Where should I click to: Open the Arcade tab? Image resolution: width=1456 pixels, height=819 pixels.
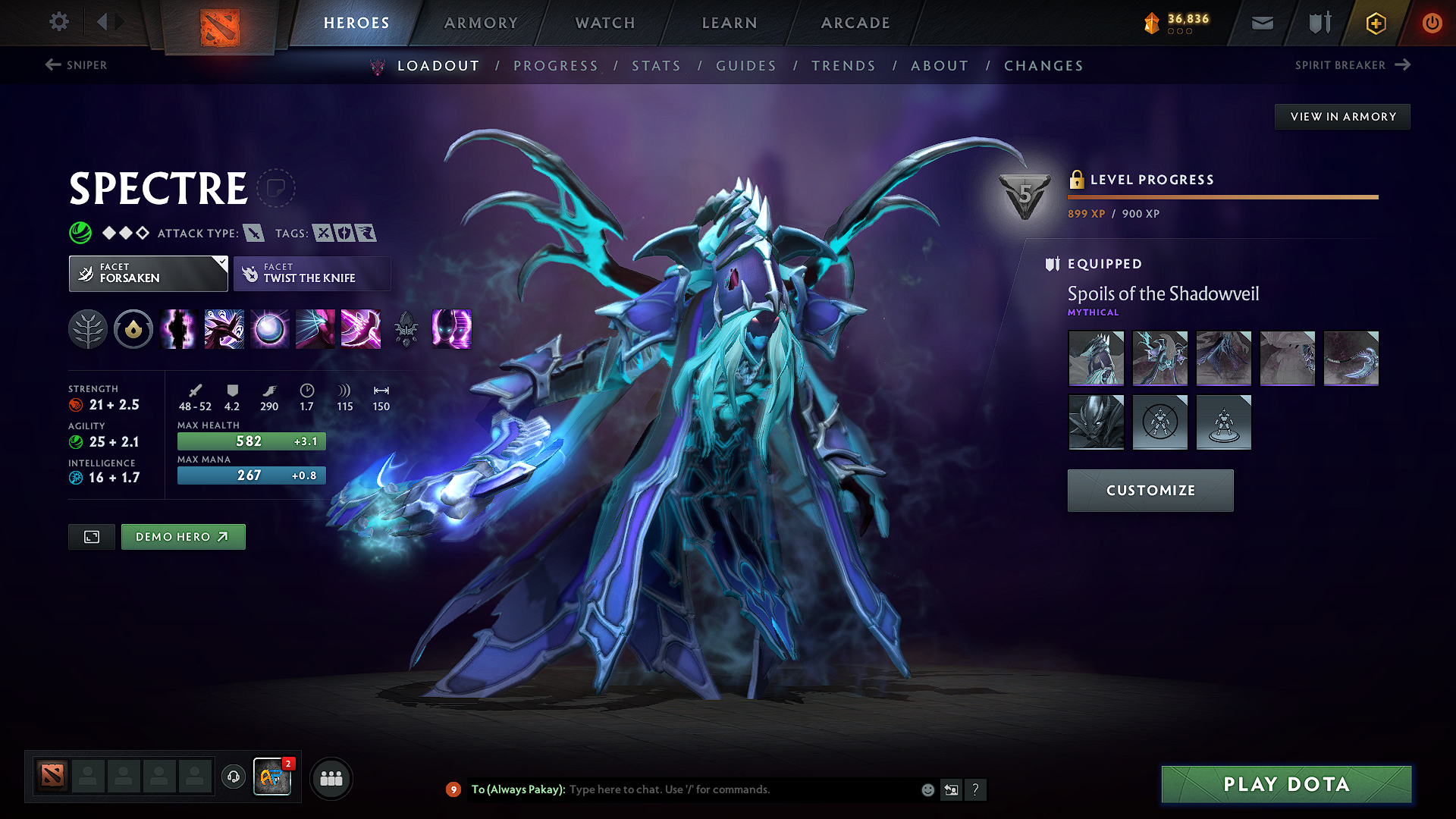(855, 23)
